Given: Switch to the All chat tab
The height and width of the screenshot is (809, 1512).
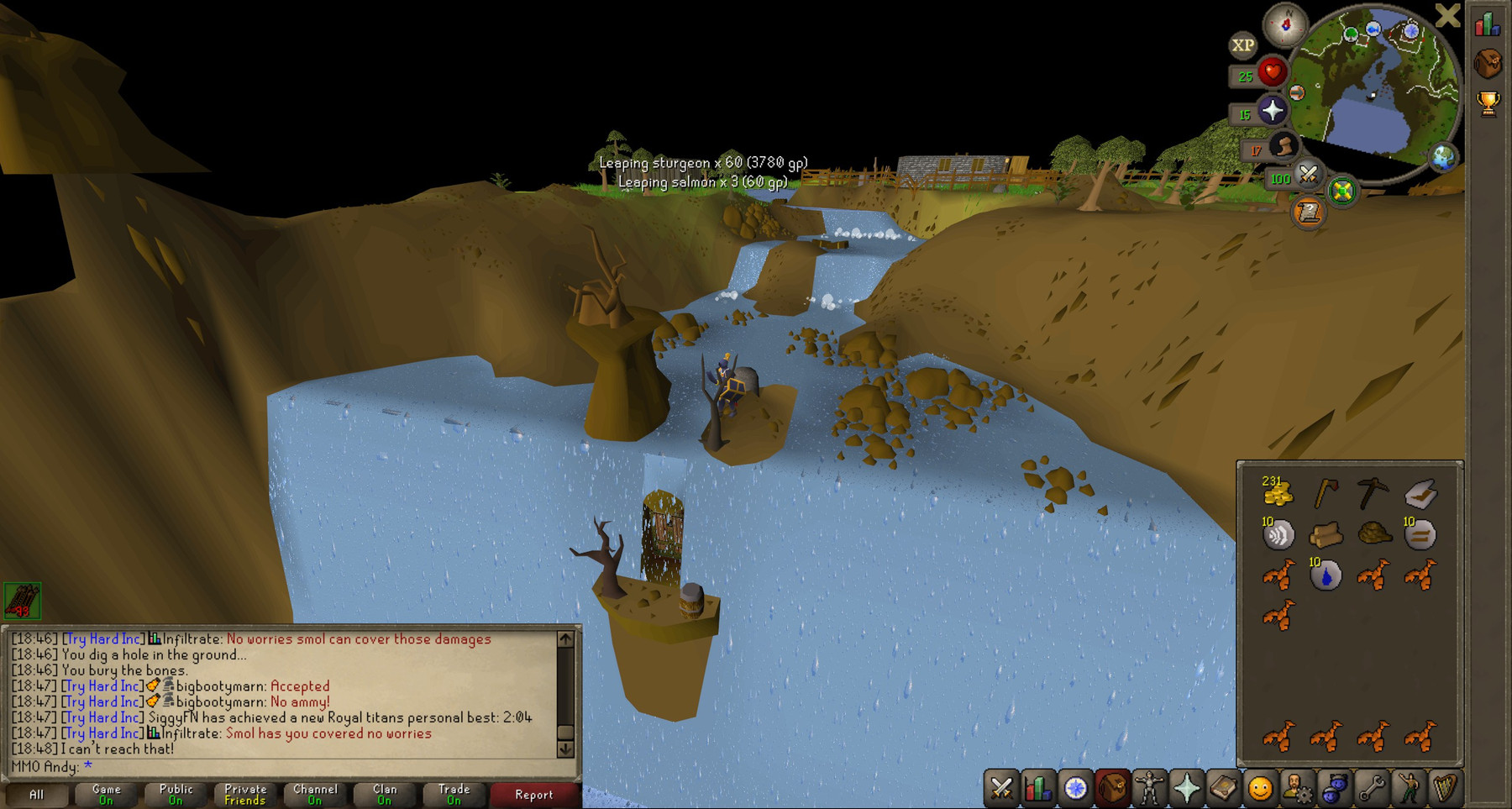Looking at the screenshot, I should click(36, 794).
